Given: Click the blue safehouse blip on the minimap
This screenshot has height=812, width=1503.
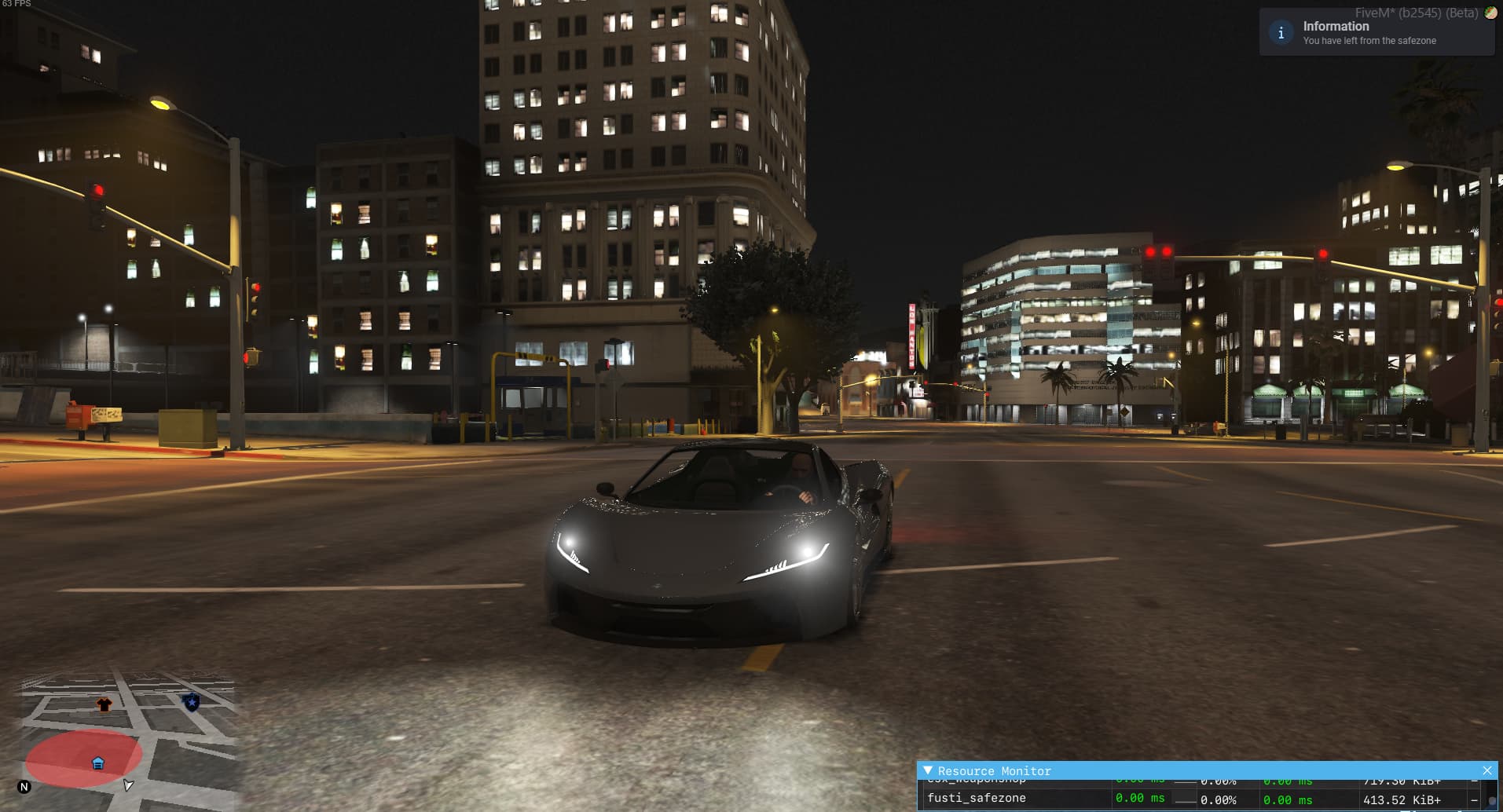Looking at the screenshot, I should point(98,762).
